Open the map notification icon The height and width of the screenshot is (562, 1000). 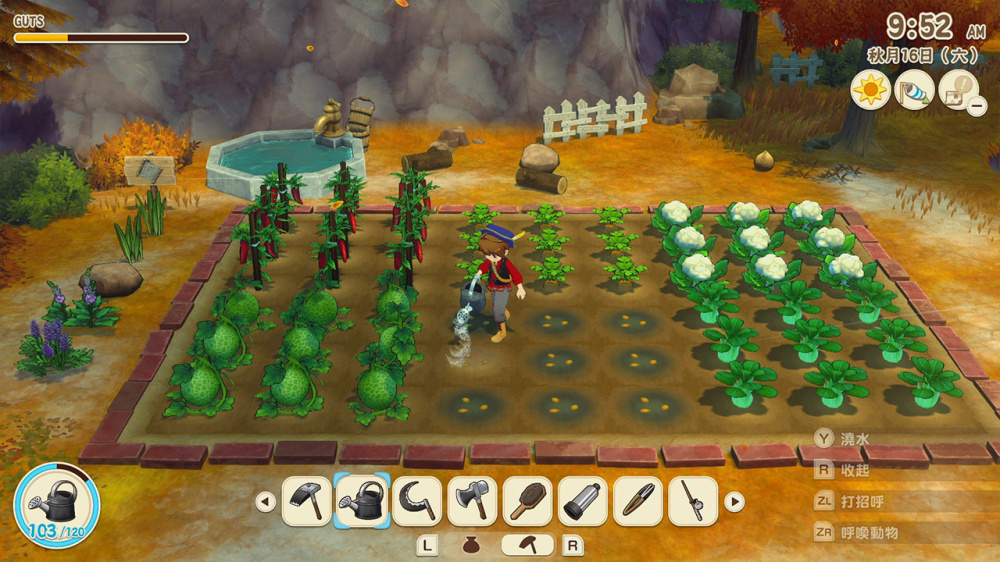958,90
